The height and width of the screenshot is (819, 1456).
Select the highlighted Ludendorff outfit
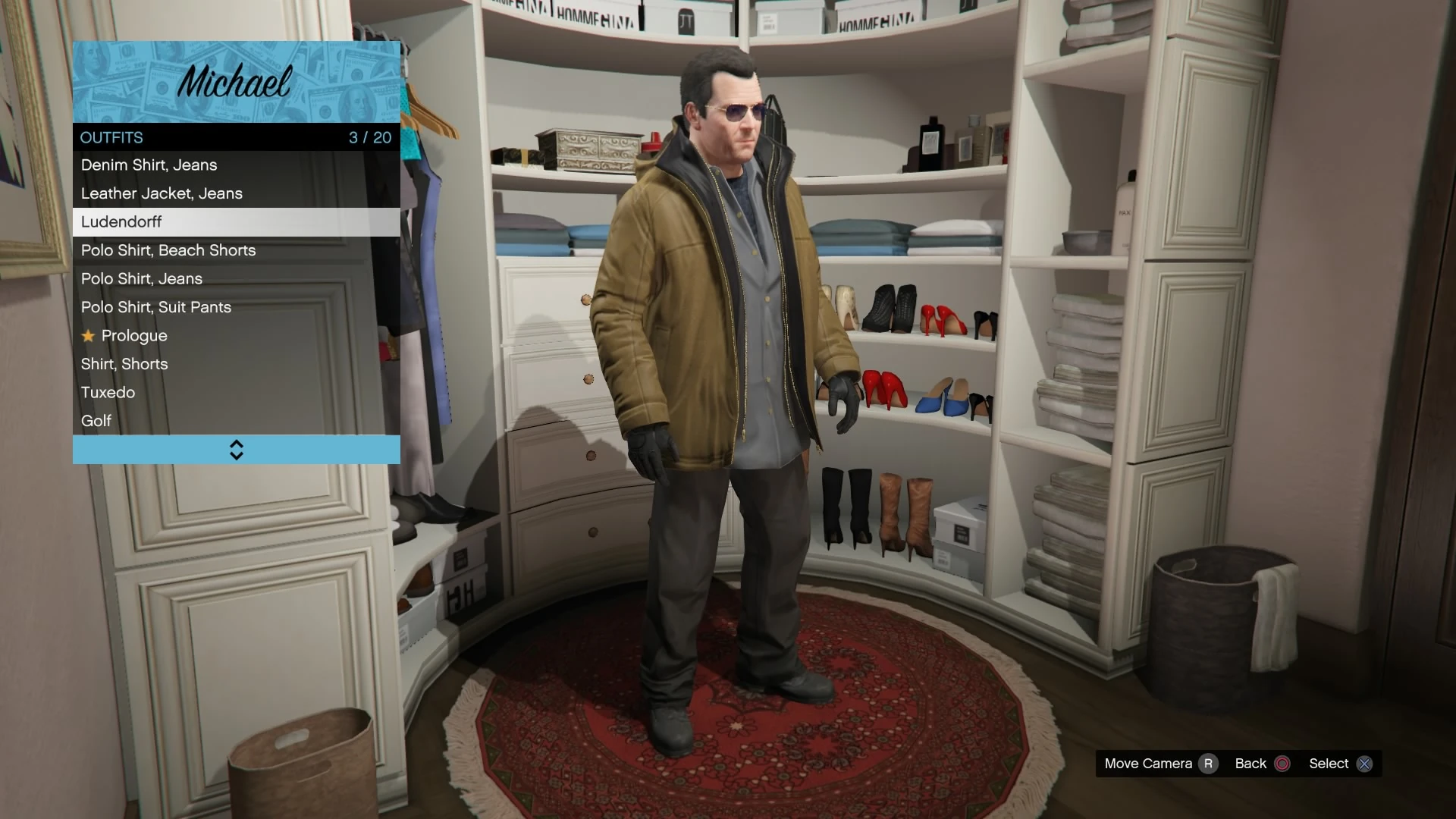tap(121, 221)
